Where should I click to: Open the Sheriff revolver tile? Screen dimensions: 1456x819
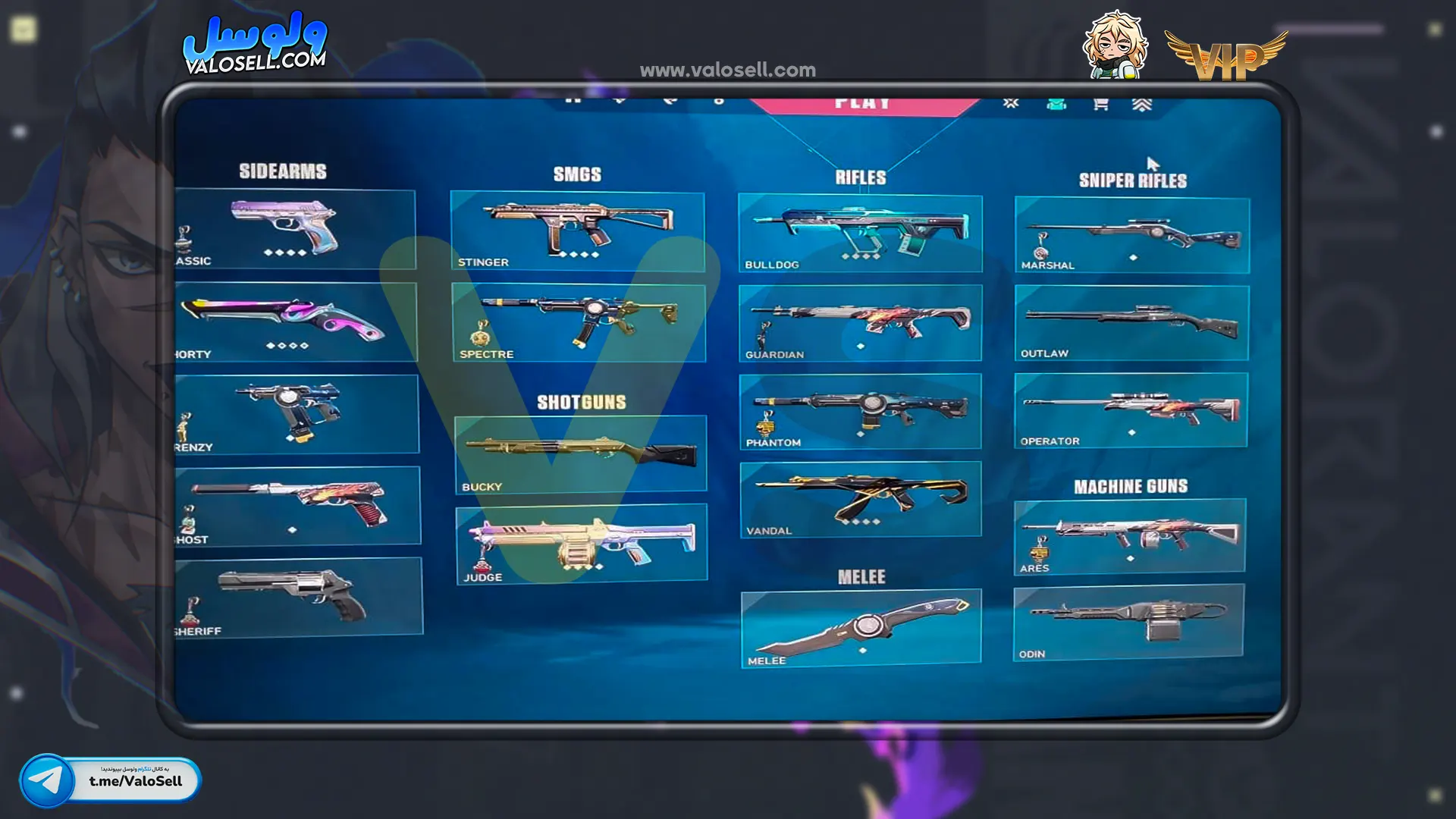[298, 597]
